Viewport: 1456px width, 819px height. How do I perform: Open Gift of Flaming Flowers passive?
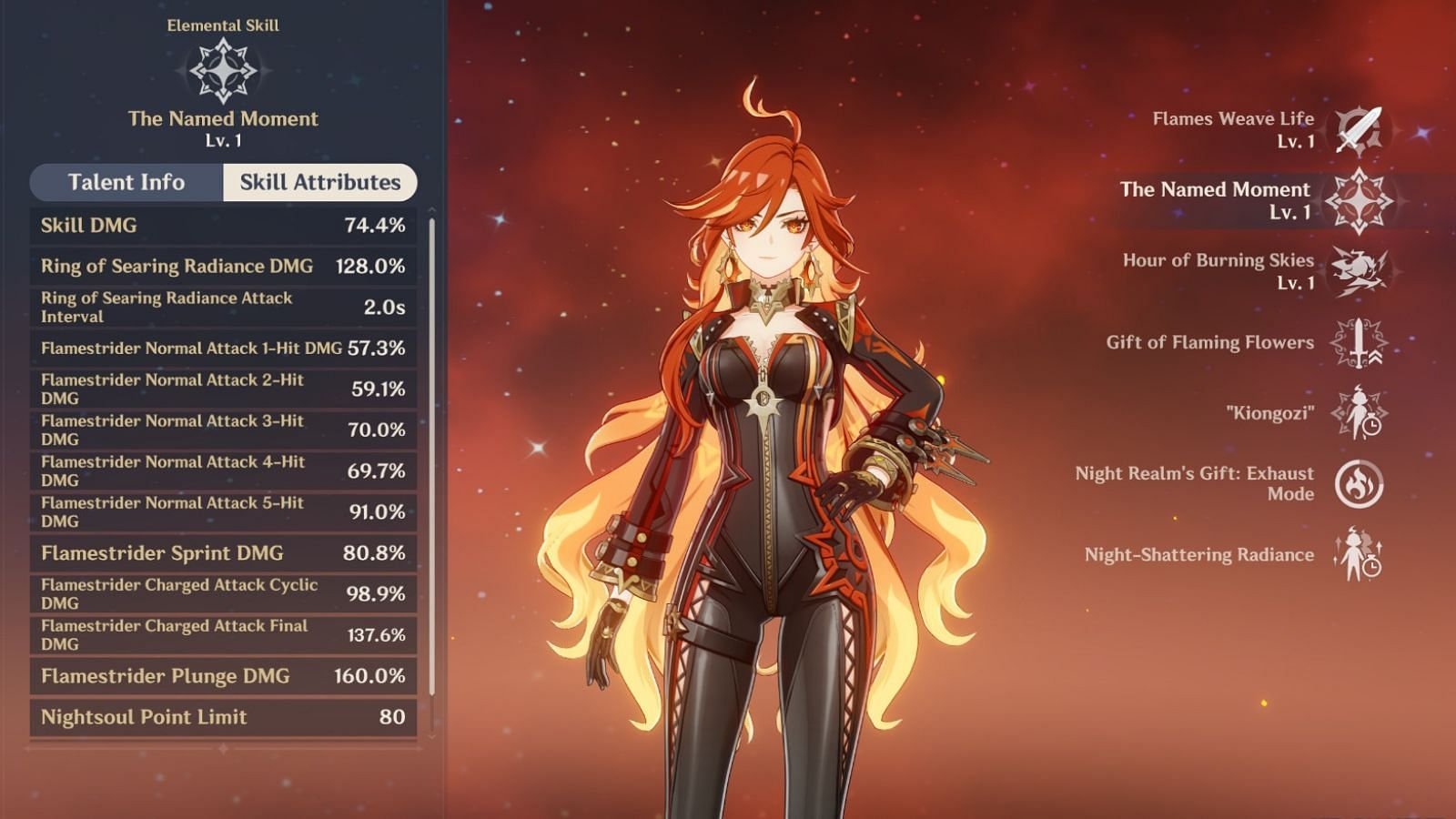coord(1358,343)
